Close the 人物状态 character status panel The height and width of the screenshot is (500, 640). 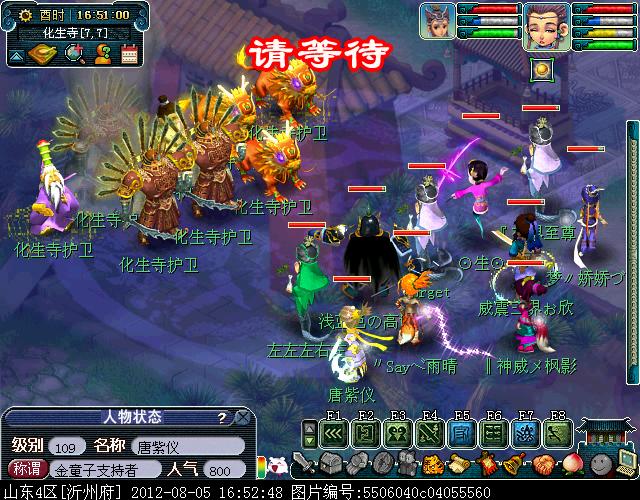241,417
